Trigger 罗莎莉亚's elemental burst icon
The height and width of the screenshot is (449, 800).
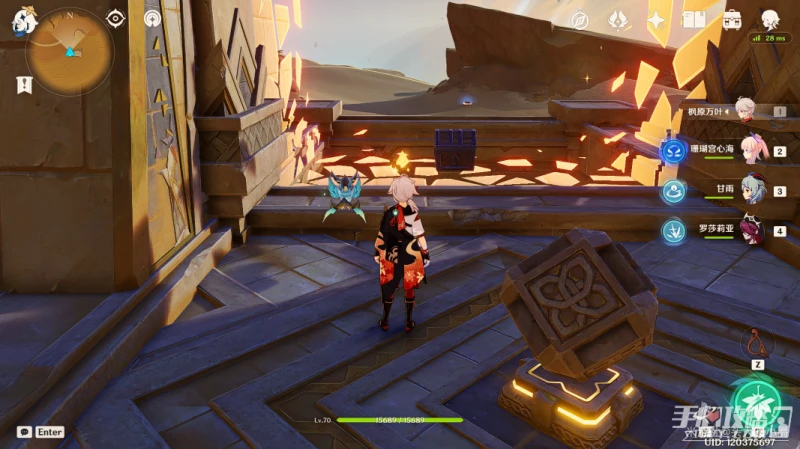pos(672,231)
